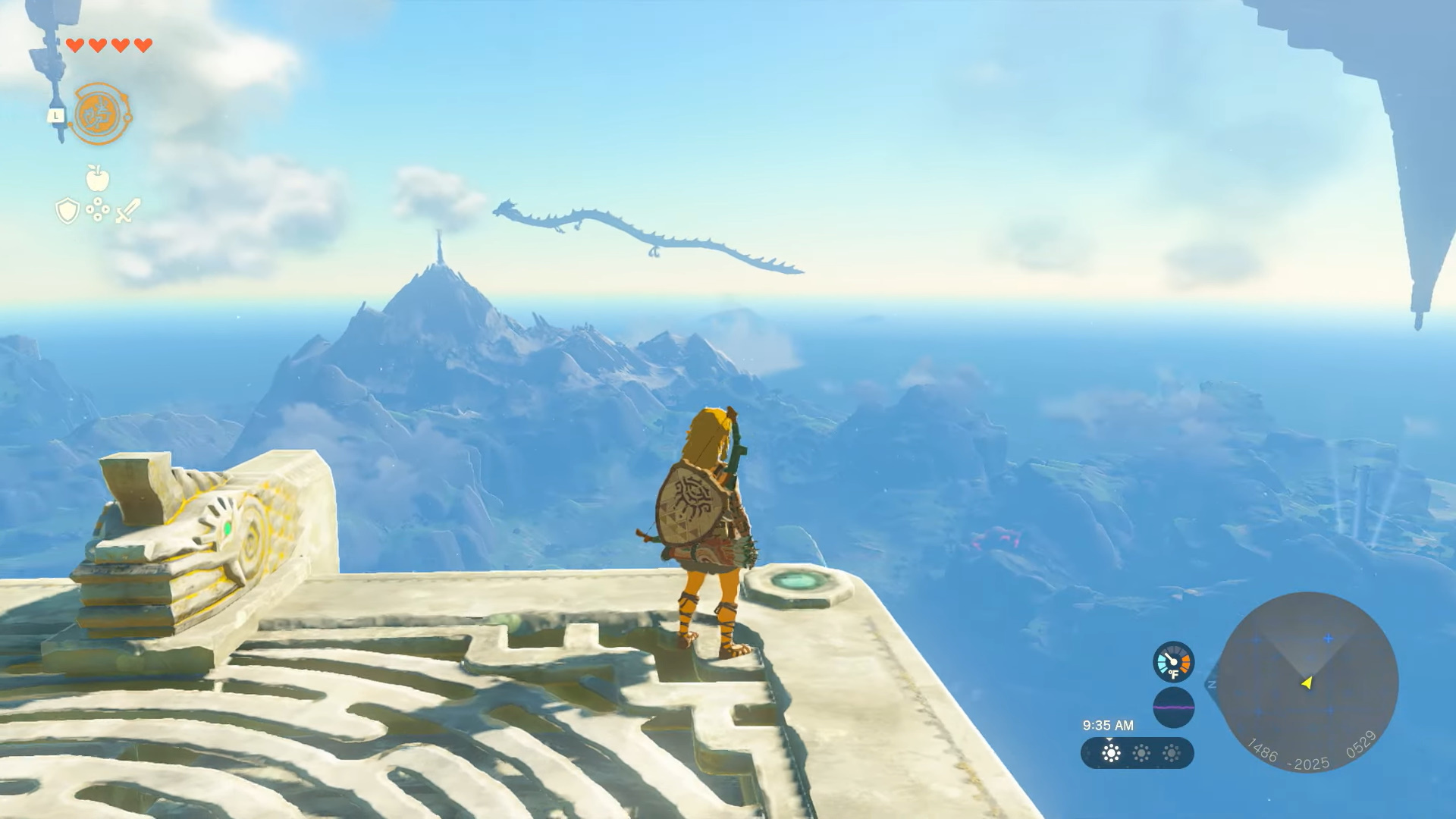Select the noise level meter

(1175, 708)
